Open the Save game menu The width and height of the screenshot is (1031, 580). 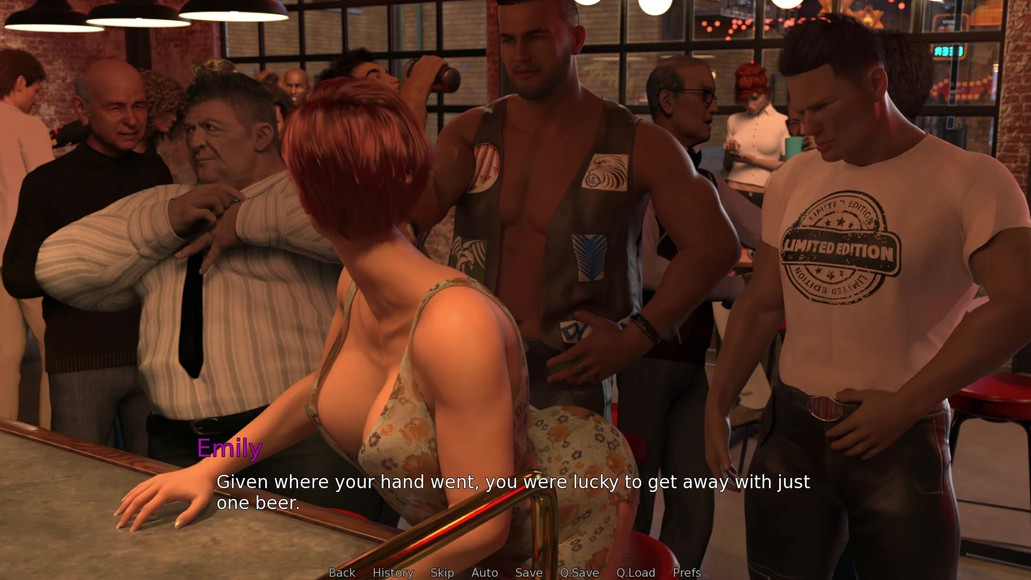click(529, 572)
